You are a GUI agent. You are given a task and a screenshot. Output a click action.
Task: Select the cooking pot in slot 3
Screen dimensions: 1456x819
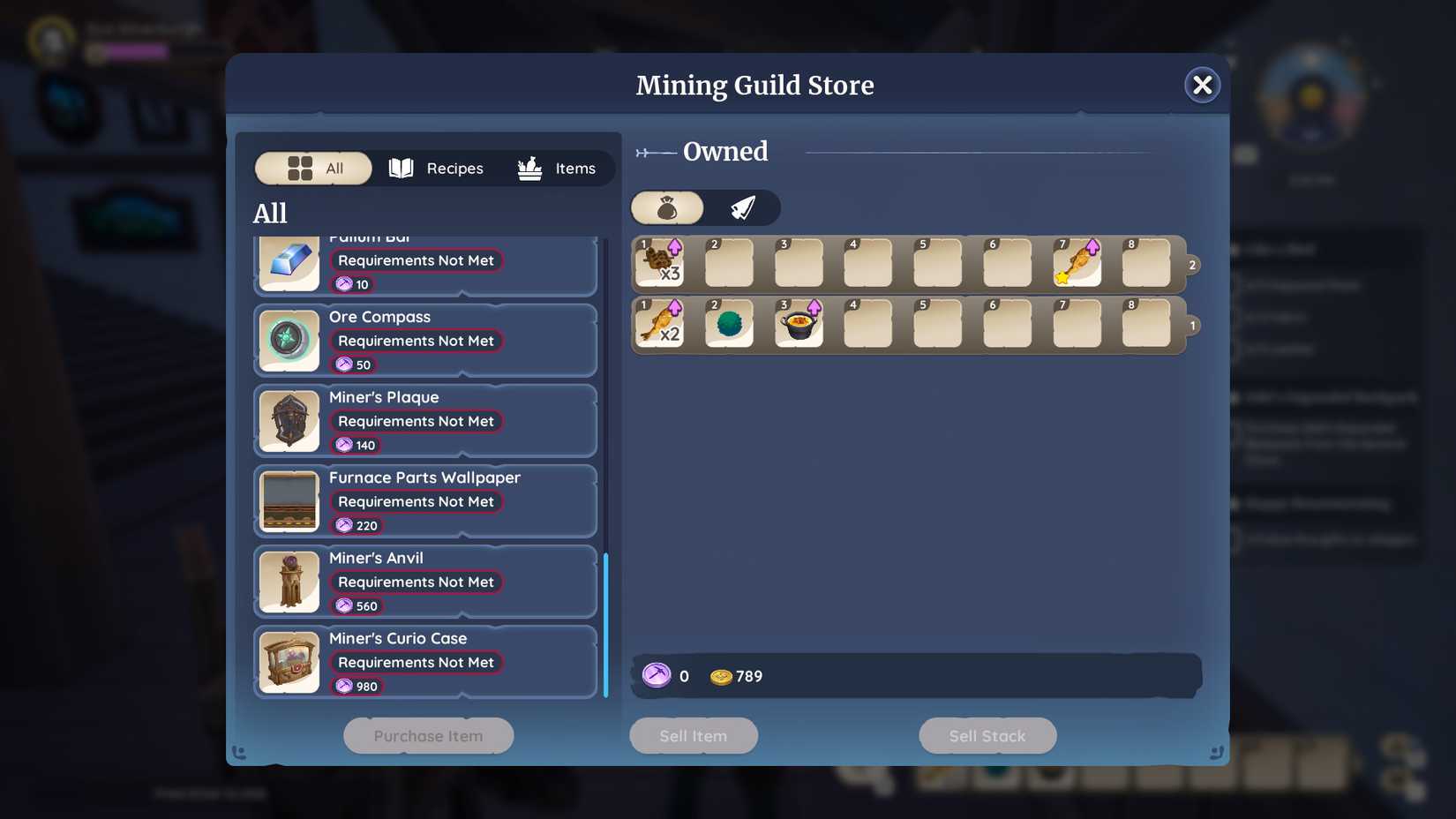799,325
